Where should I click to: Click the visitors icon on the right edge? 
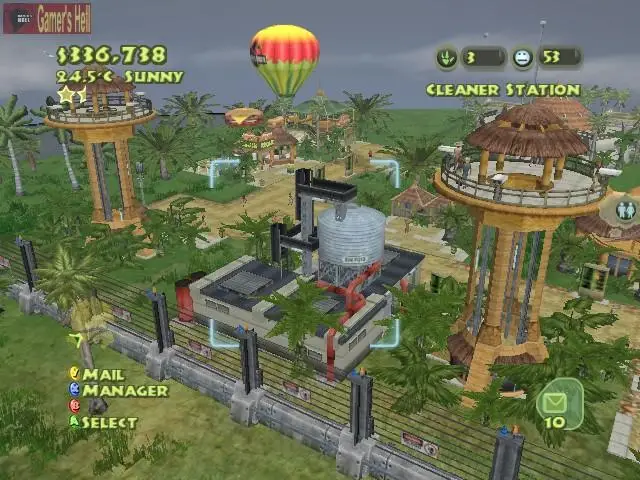pyautogui.click(x=626, y=211)
